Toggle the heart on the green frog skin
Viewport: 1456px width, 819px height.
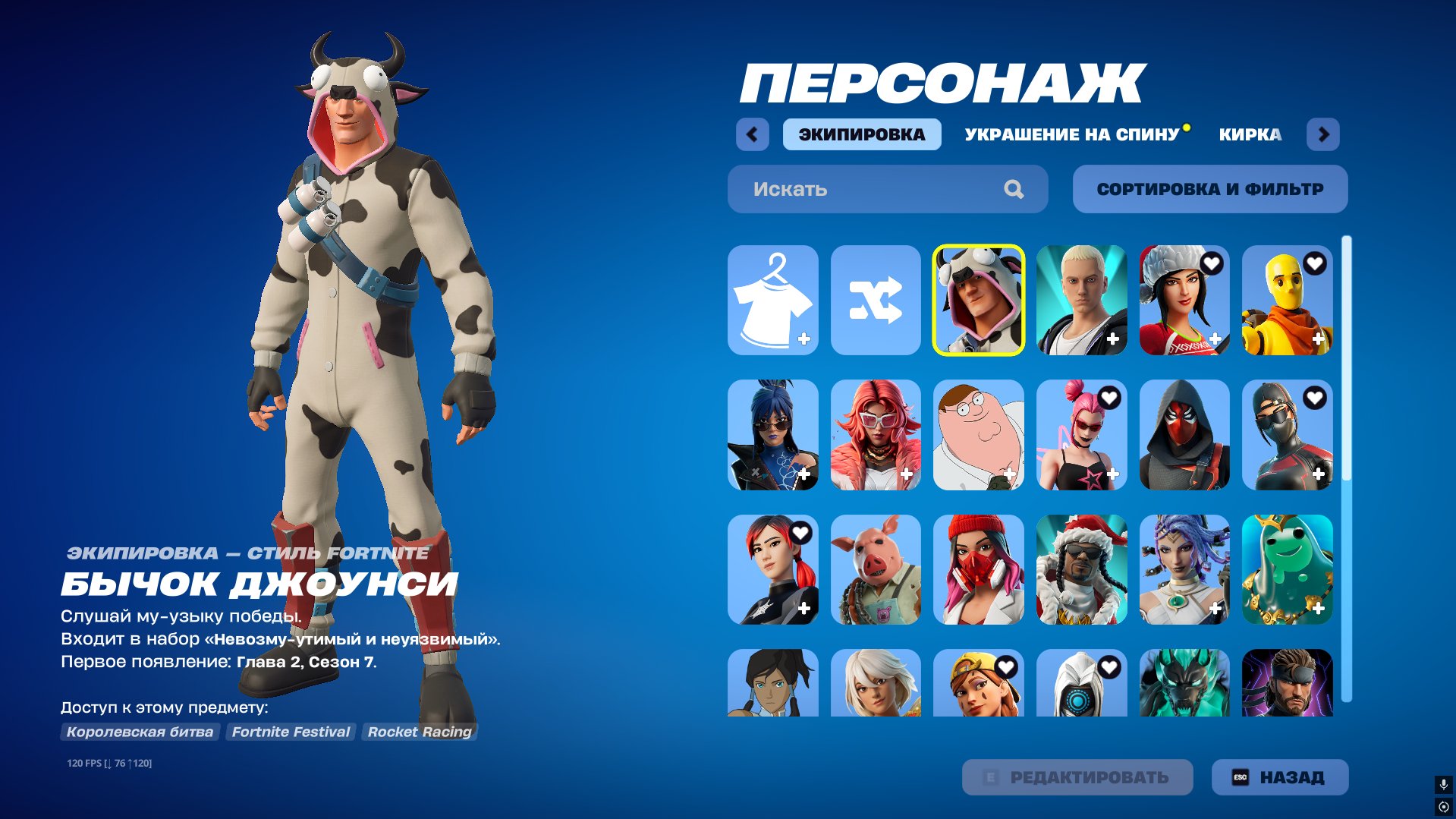pos(1315,534)
